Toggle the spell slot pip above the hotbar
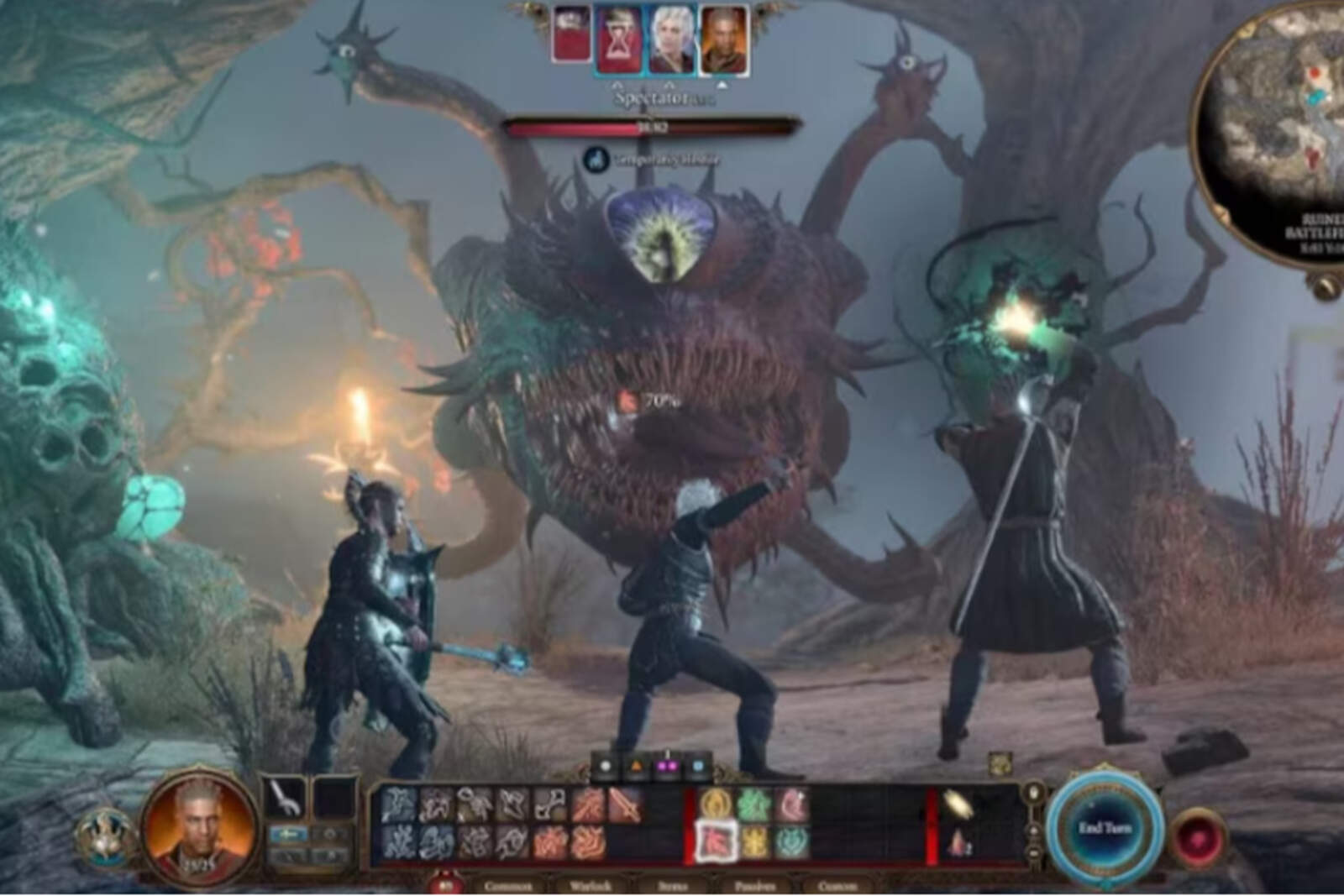Viewport: 1344px width, 896px height. click(x=665, y=766)
